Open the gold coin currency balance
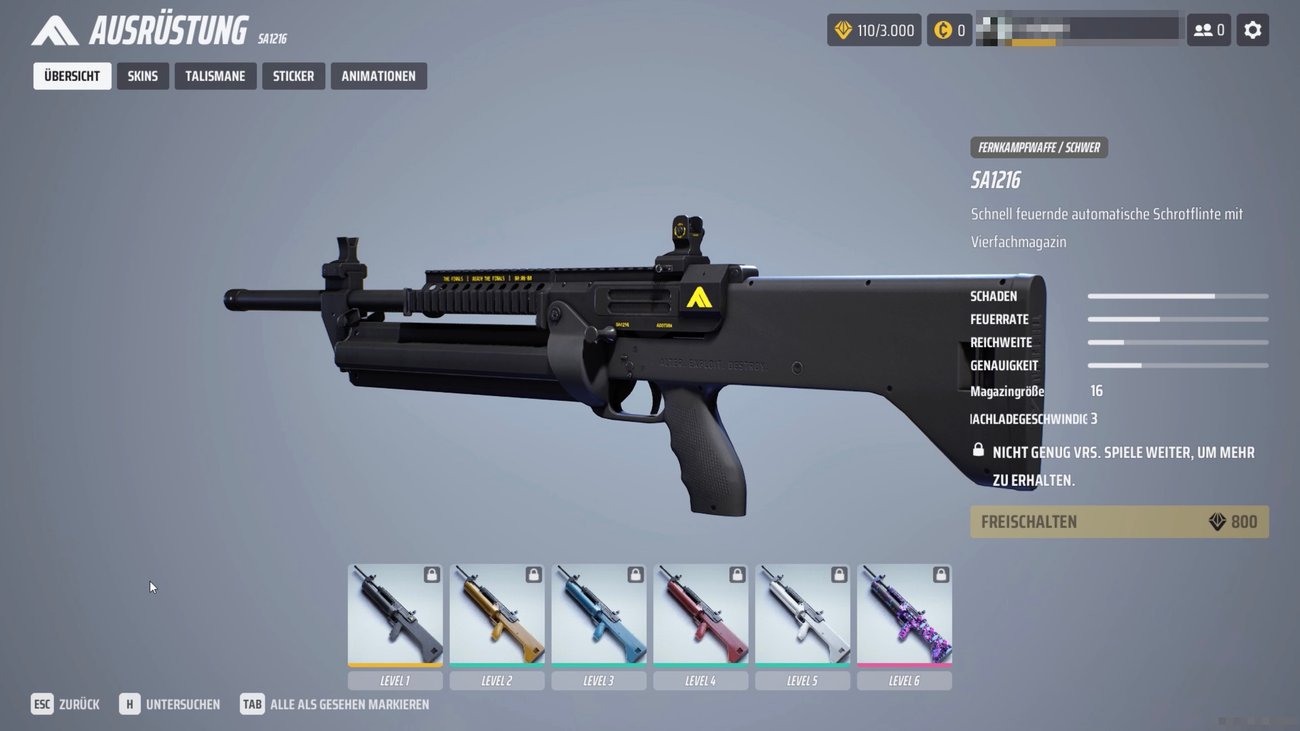This screenshot has width=1300, height=731. [949, 30]
